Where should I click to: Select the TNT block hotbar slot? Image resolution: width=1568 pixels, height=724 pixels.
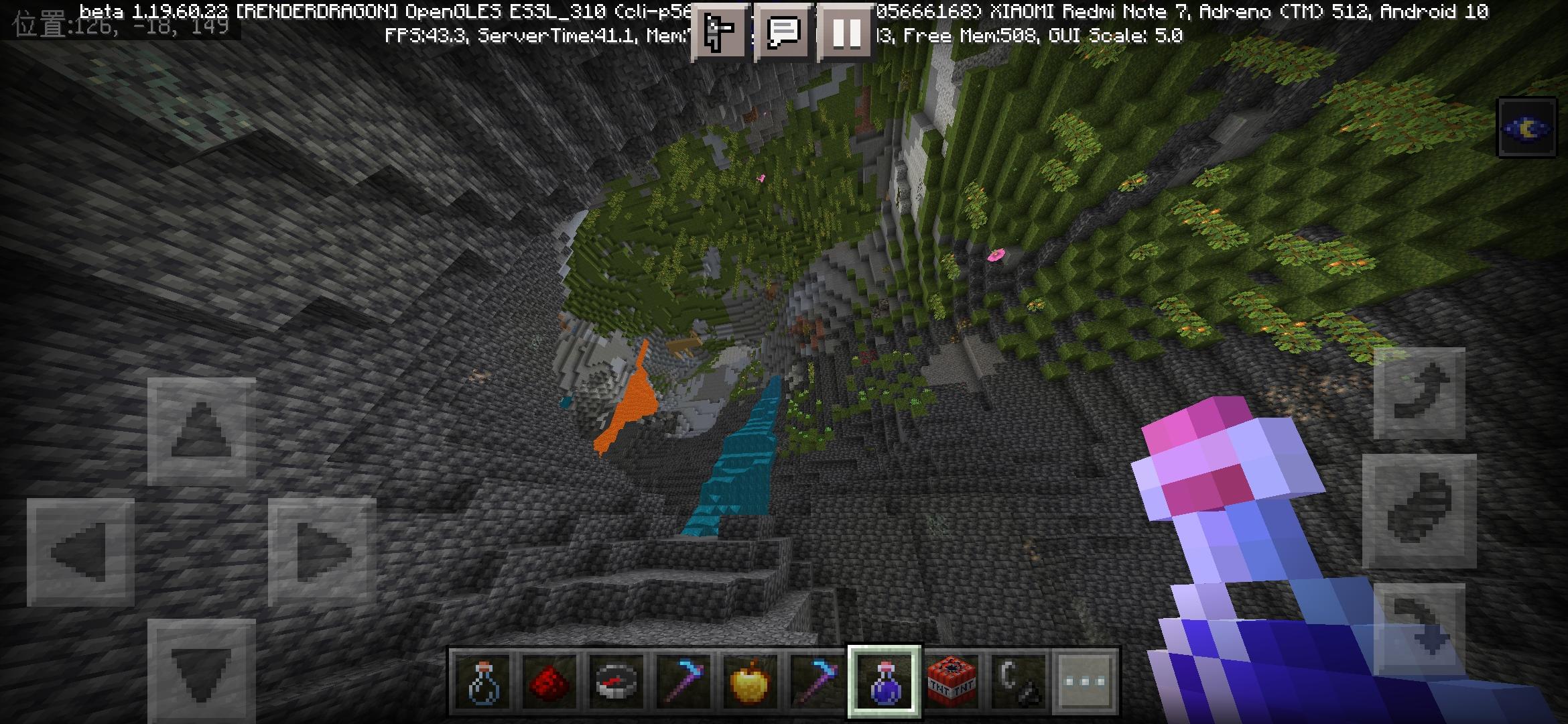[952, 682]
